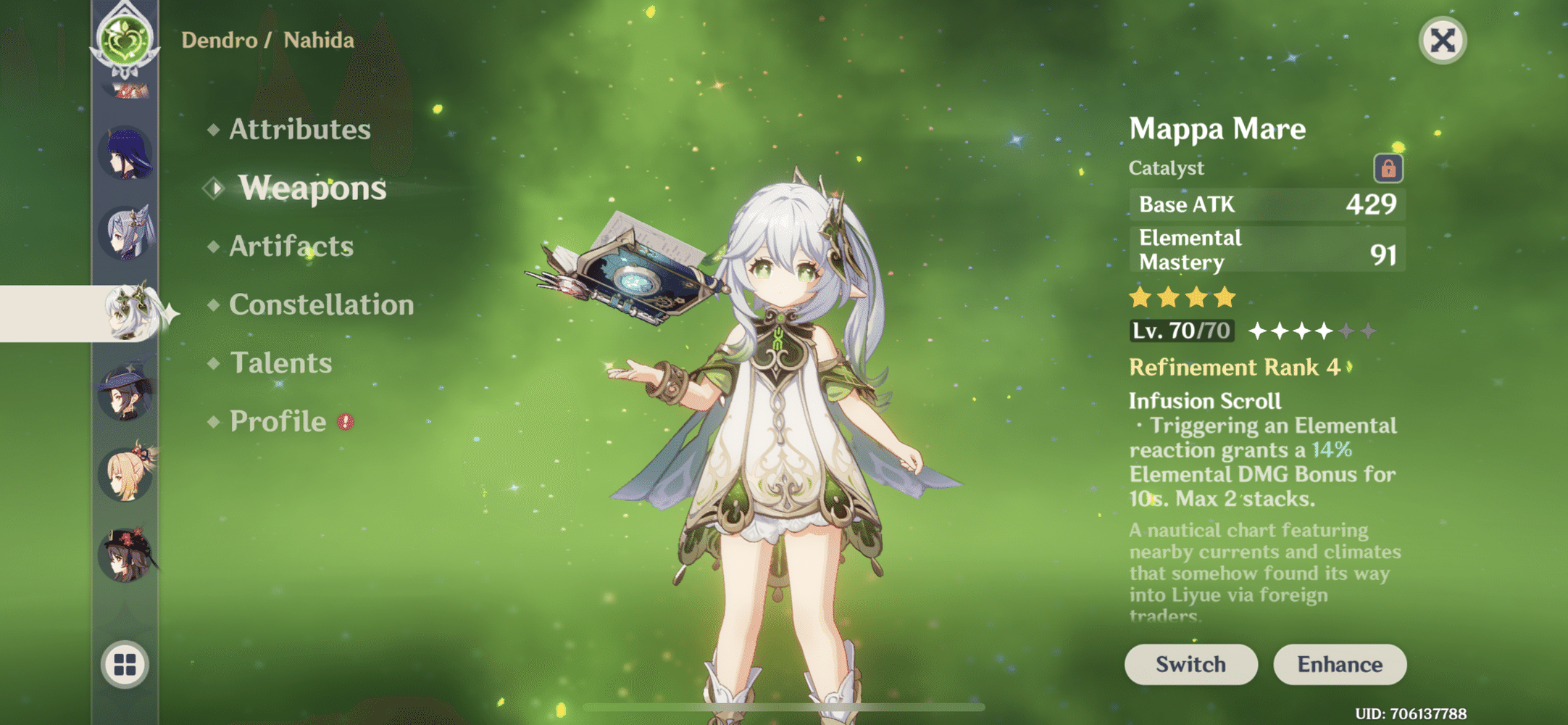Viewport: 1568px width, 725px height.
Task: Select the currently active Weapons tab
Action: 312,188
